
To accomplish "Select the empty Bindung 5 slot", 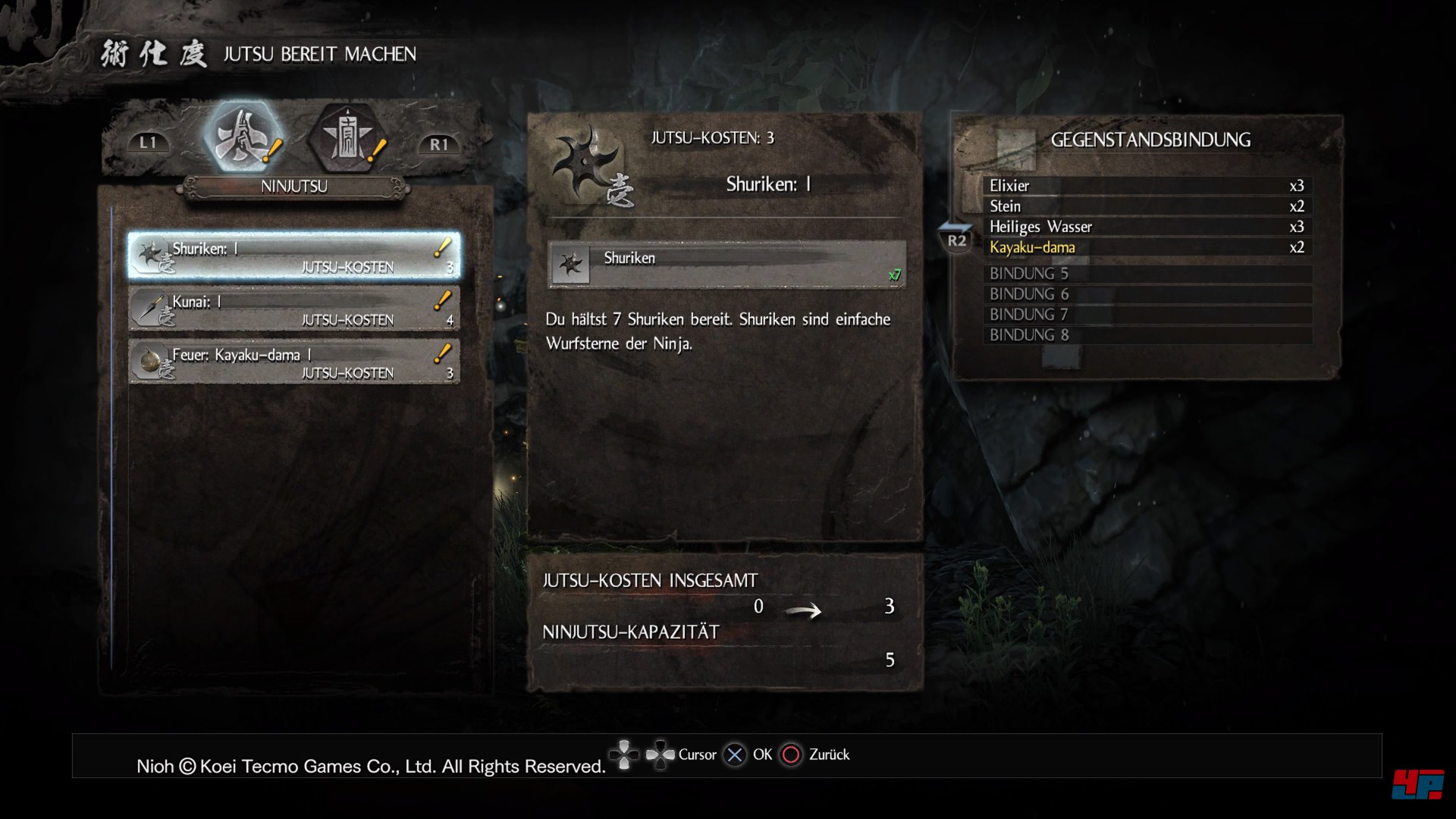I will pos(1147,274).
